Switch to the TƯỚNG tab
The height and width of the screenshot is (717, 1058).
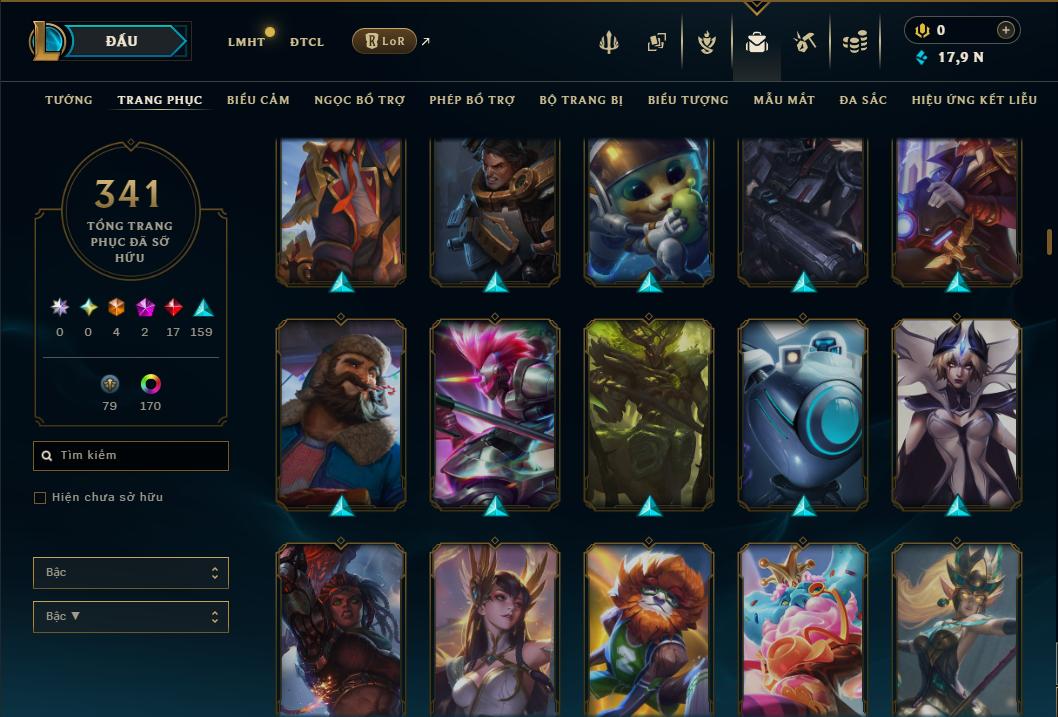tap(69, 100)
